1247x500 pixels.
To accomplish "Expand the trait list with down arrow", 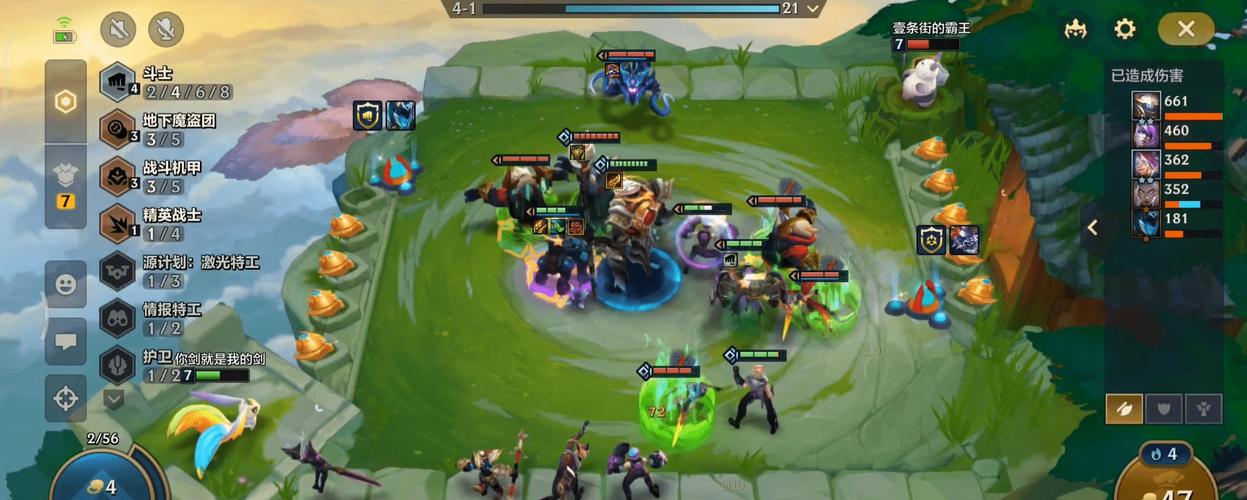I will click(114, 399).
